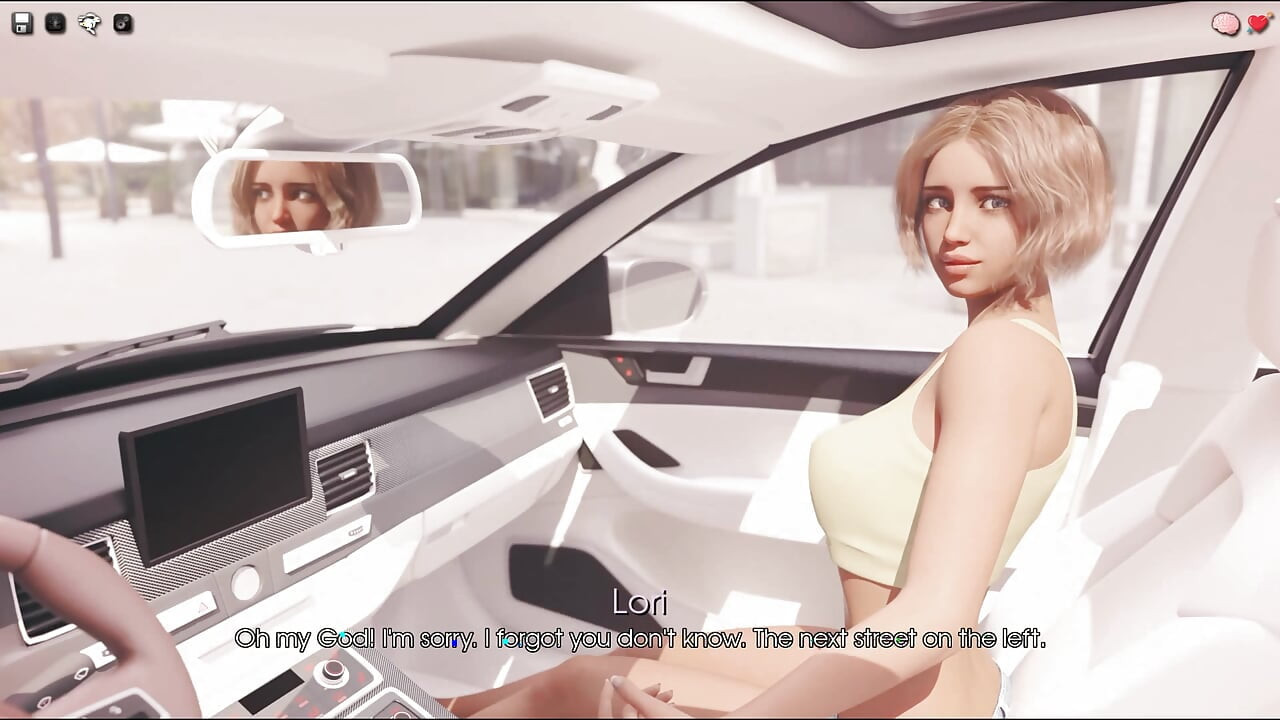Click the floppy disk save icon
This screenshot has height=720, width=1280.
coord(22,24)
